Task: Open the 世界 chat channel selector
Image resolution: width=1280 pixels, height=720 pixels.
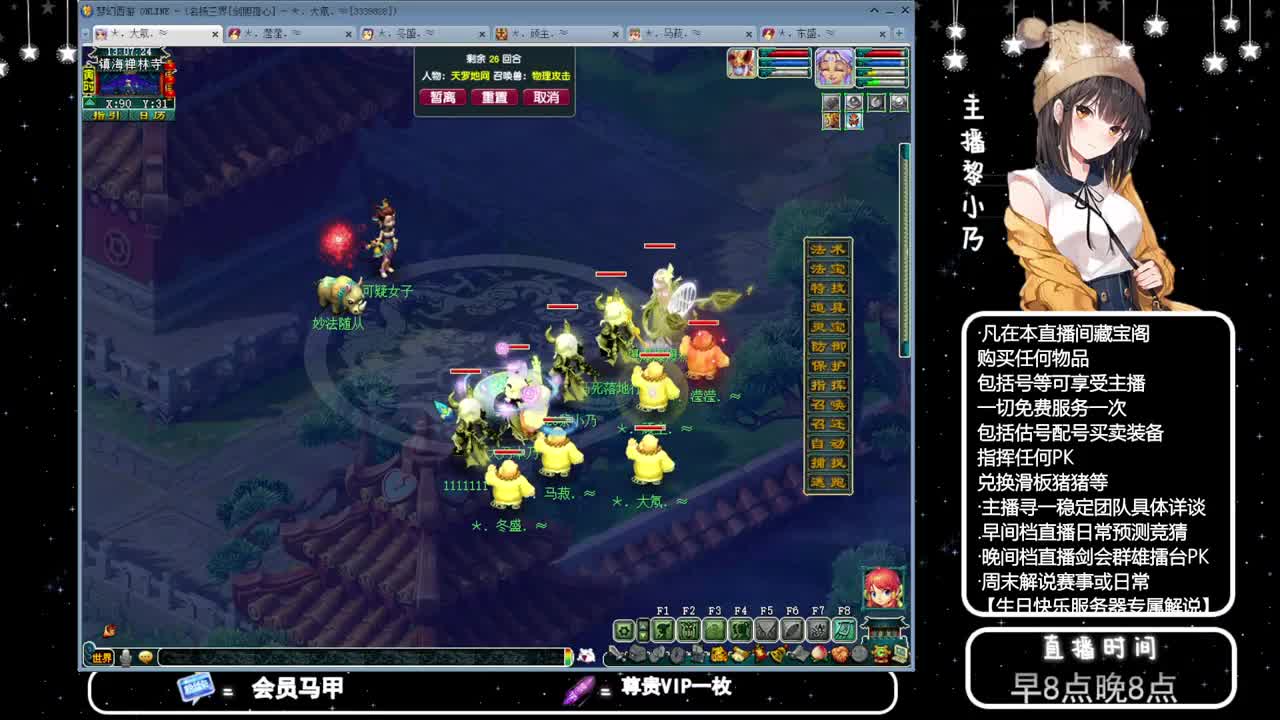Action: tap(102, 656)
